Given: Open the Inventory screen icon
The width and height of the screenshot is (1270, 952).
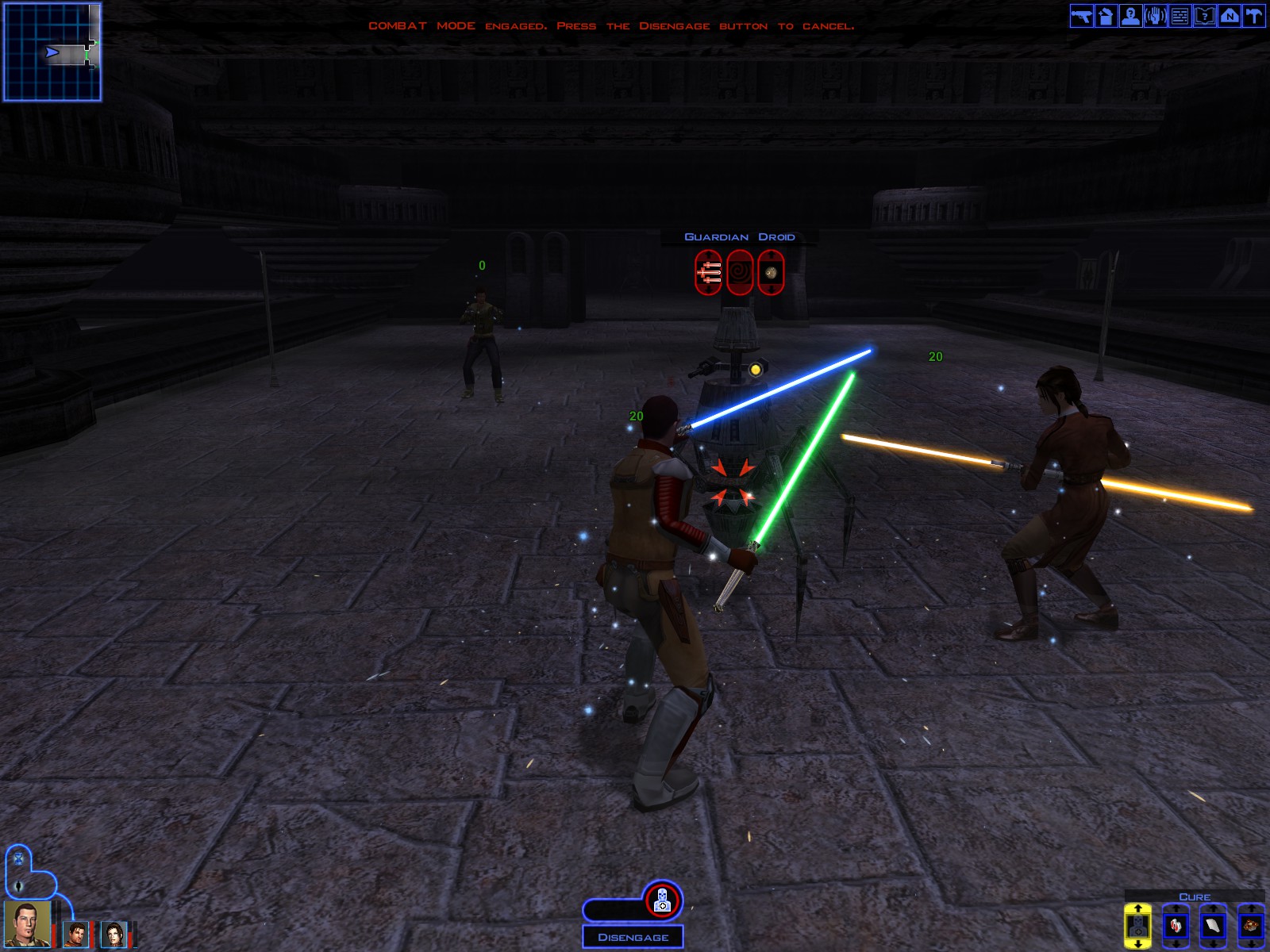Looking at the screenshot, I should click(x=1106, y=16).
